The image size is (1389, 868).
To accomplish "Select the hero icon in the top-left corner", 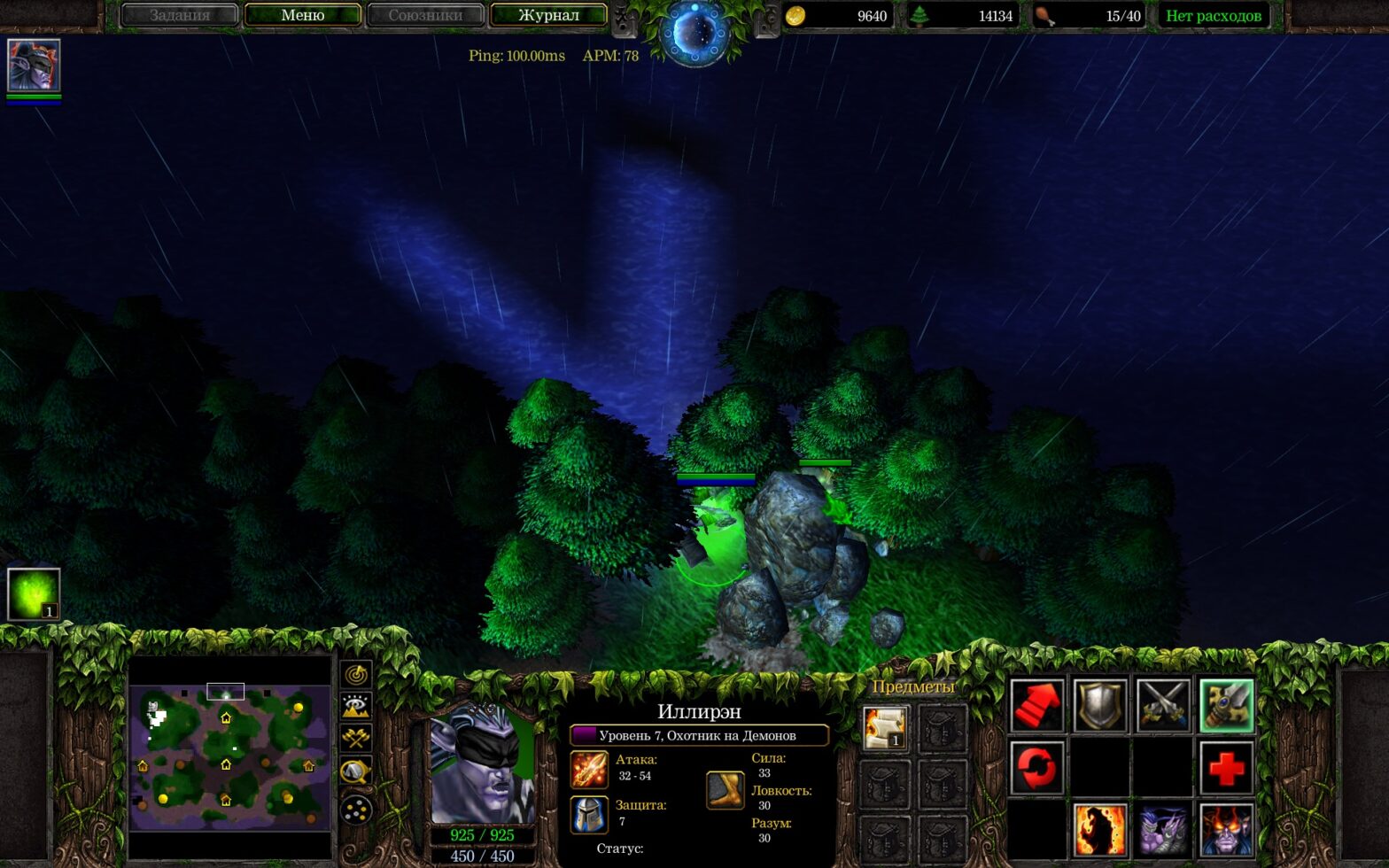I will (x=34, y=66).
